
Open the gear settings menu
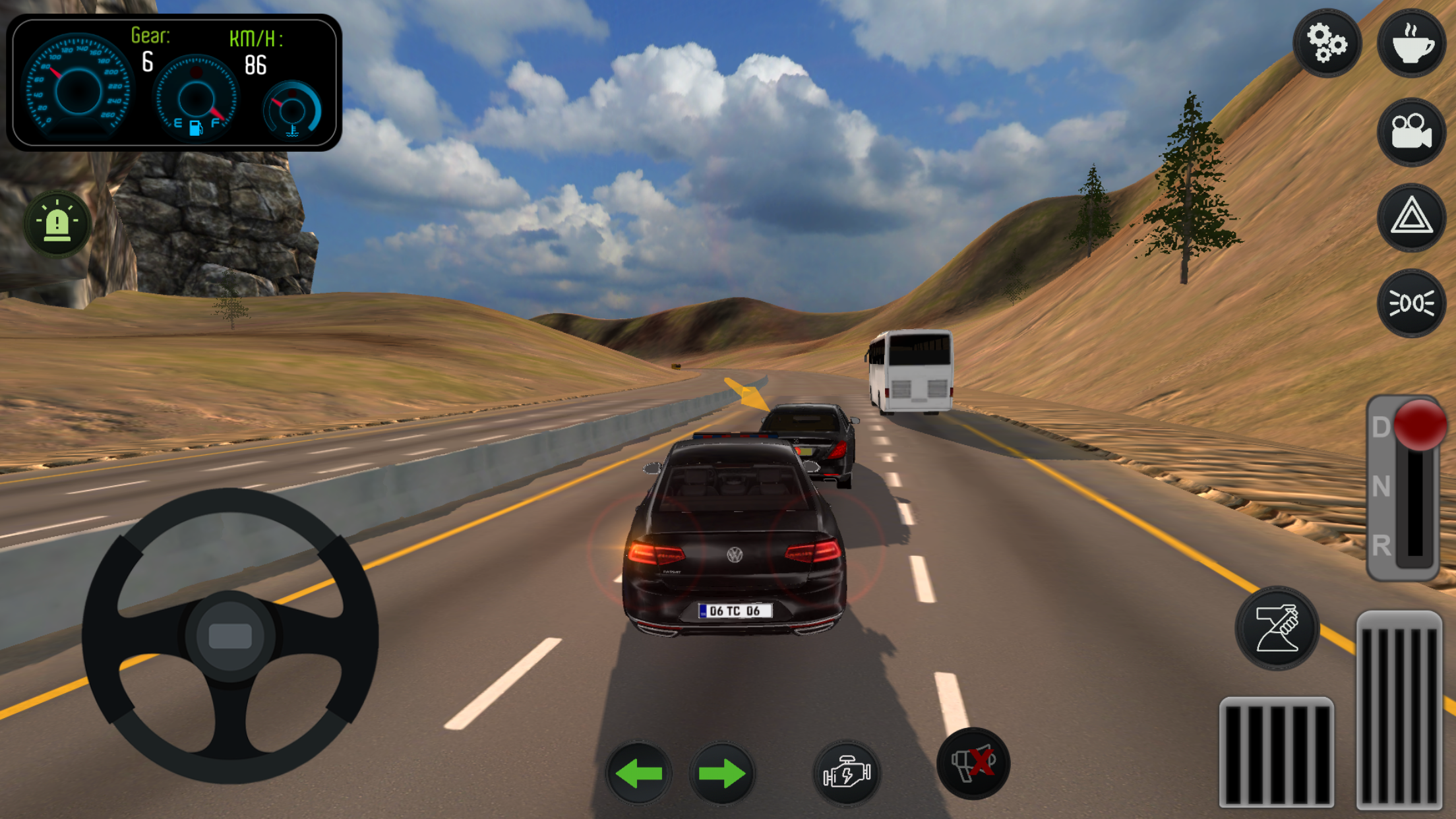pyautogui.click(x=1326, y=43)
